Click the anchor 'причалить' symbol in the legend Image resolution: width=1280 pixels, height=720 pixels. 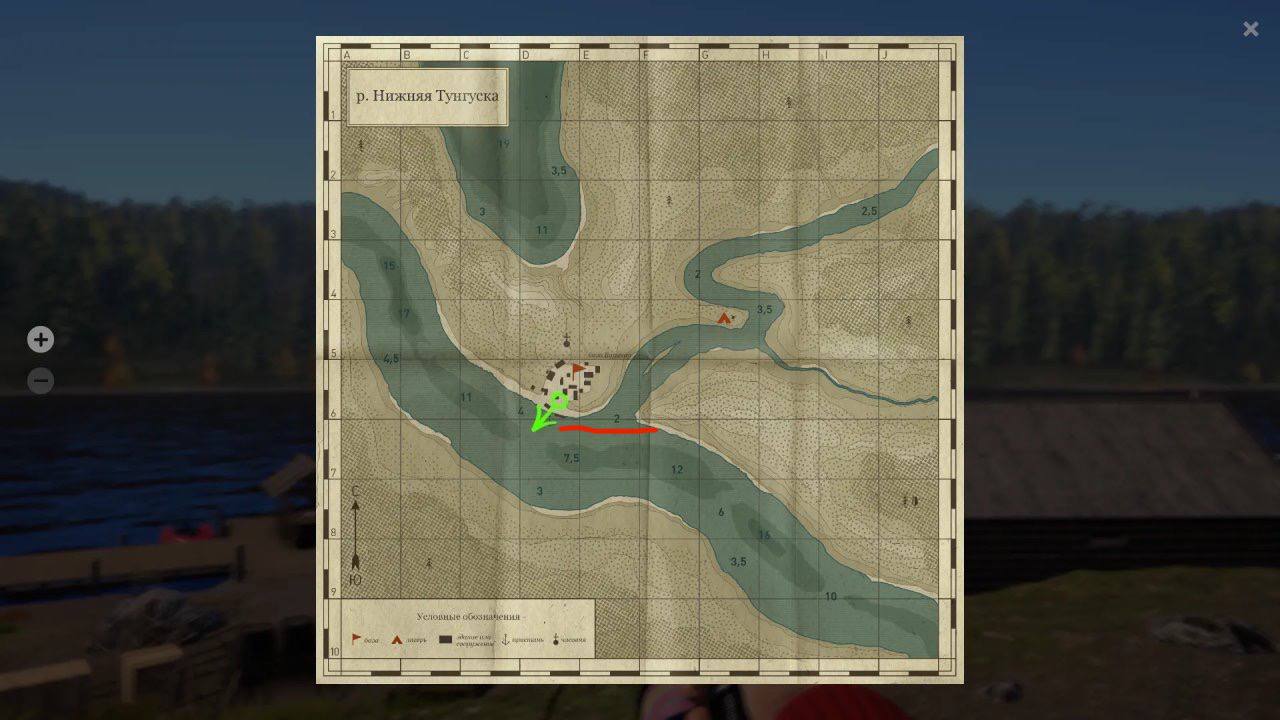click(x=506, y=640)
